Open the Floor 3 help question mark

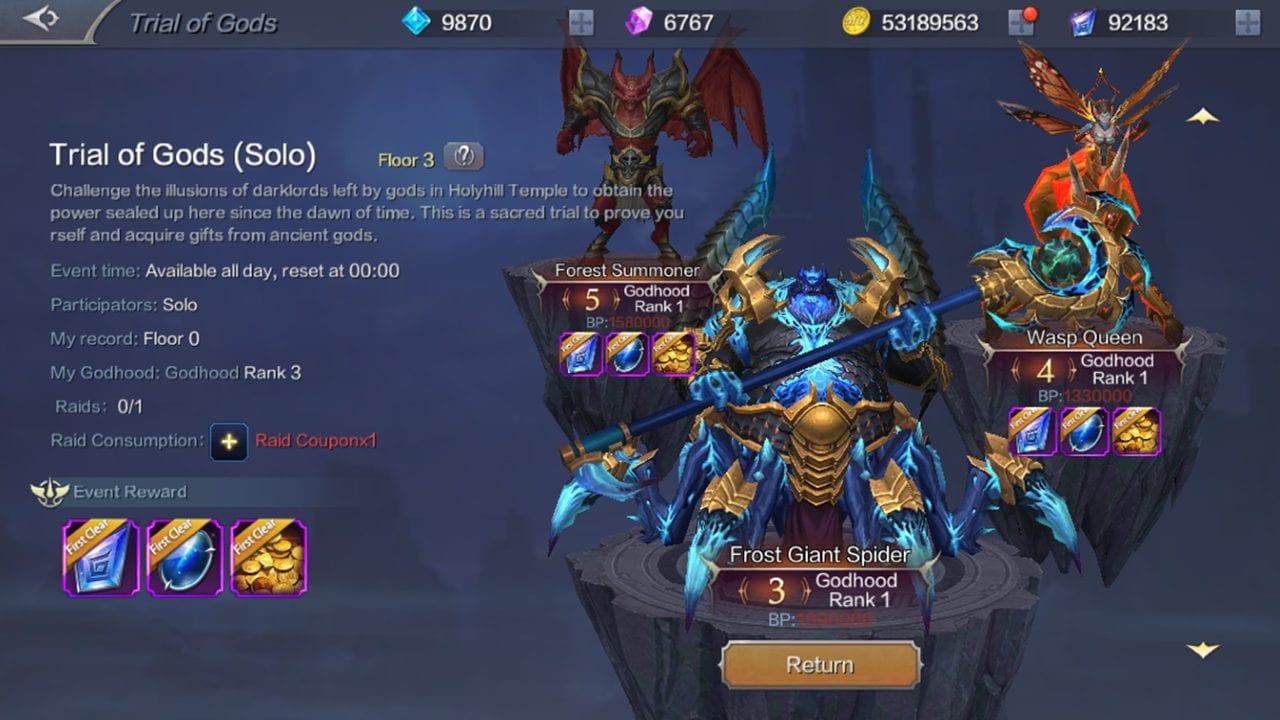click(x=463, y=156)
